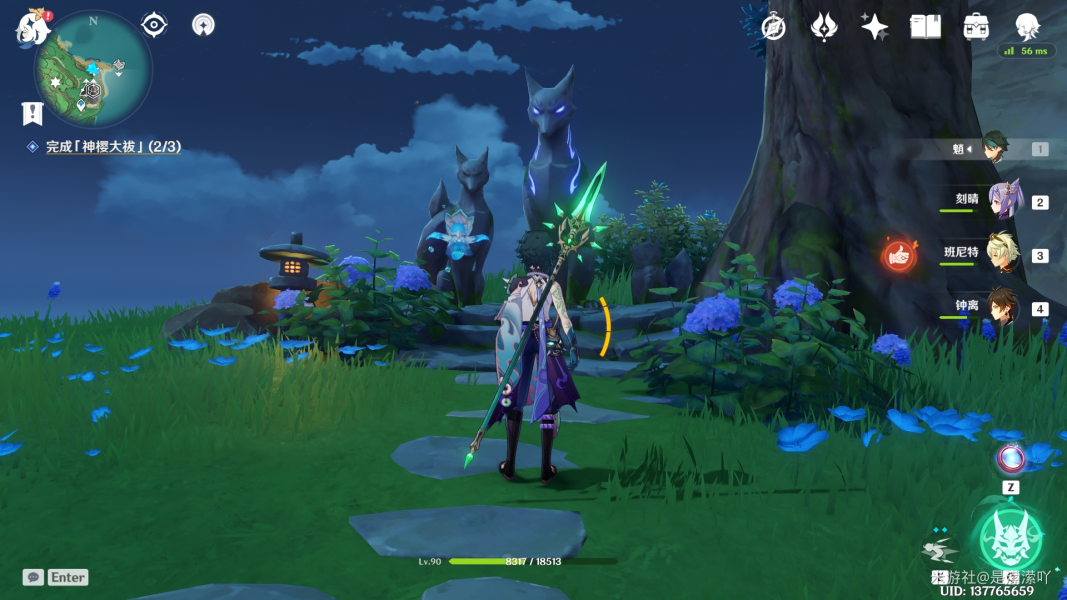Open the quest log exclamation icon
This screenshot has height=600, width=1067.
pyautogui.click(x=32, y=113)
